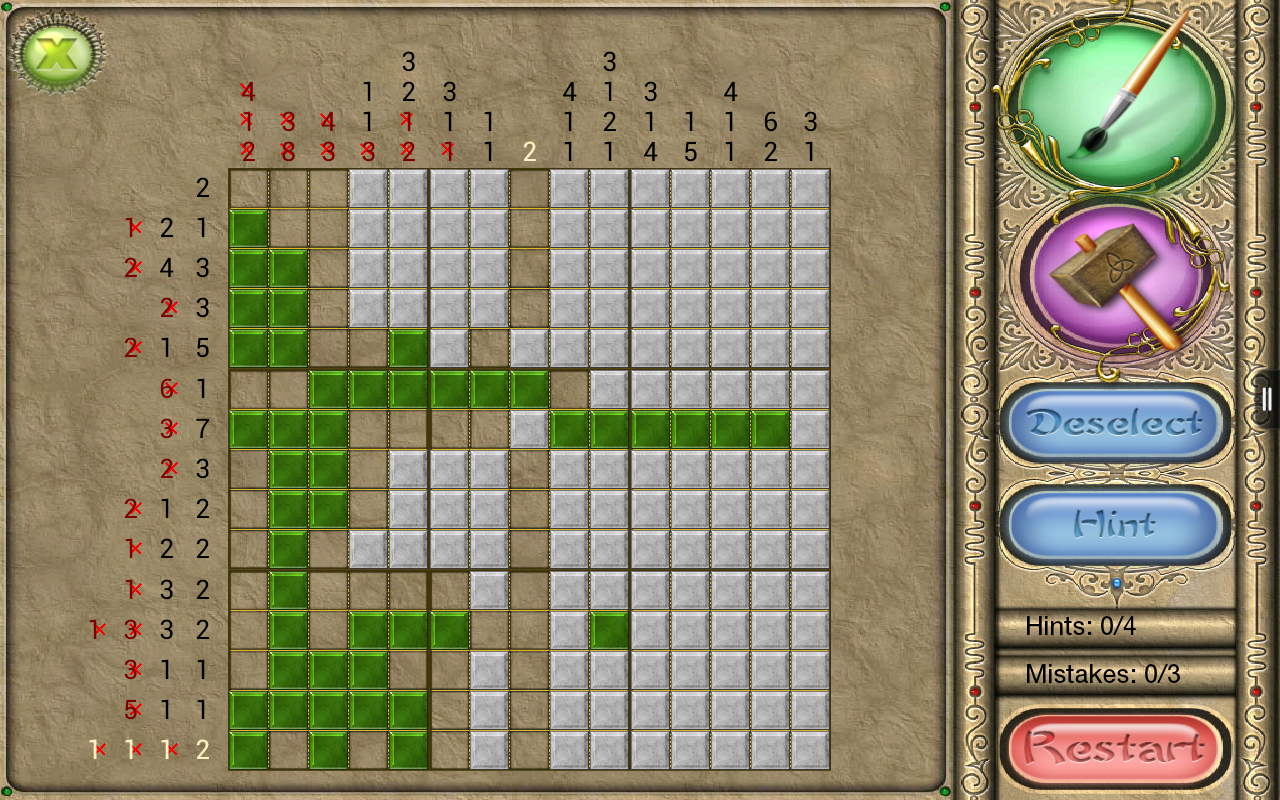
Task: Click the white highlighted 2 column clue
Action: 528,153
